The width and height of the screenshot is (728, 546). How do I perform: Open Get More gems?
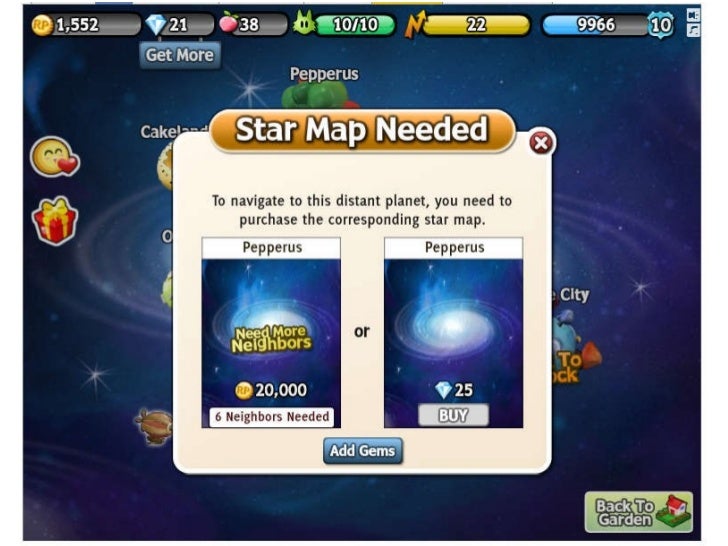click(x=179, y=55)
